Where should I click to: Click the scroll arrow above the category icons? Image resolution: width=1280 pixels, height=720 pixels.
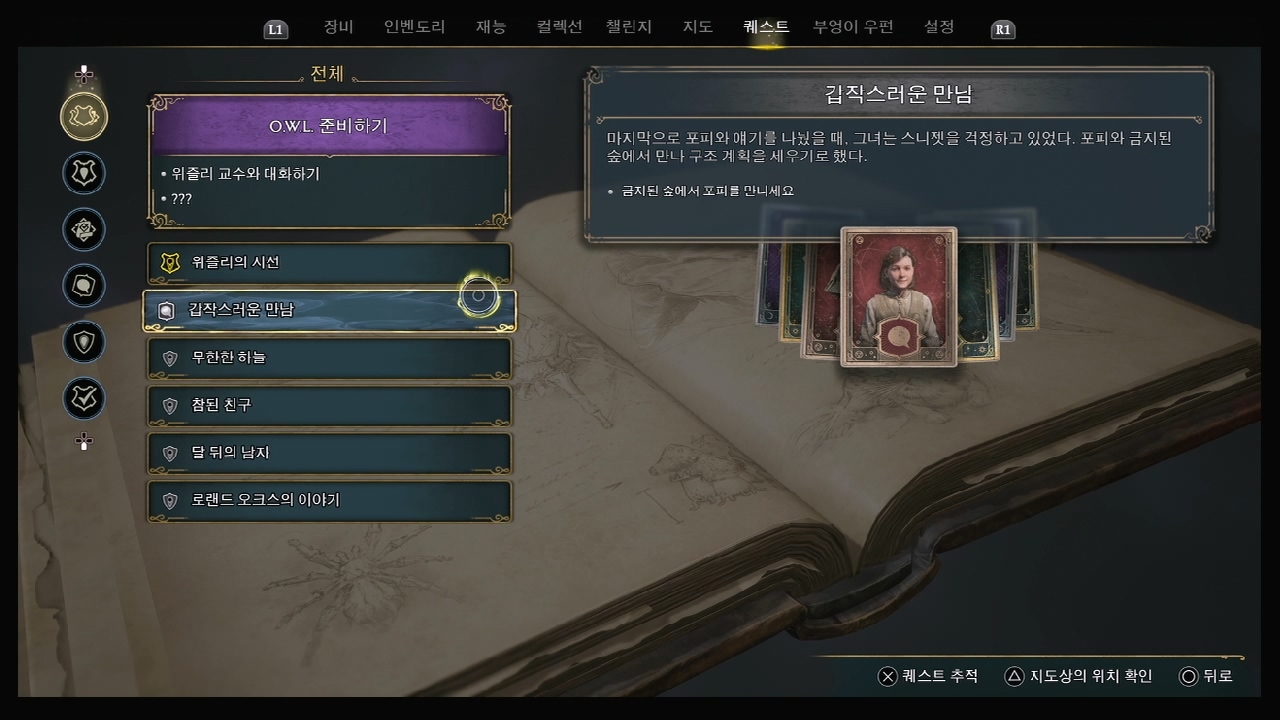(84, 73)
